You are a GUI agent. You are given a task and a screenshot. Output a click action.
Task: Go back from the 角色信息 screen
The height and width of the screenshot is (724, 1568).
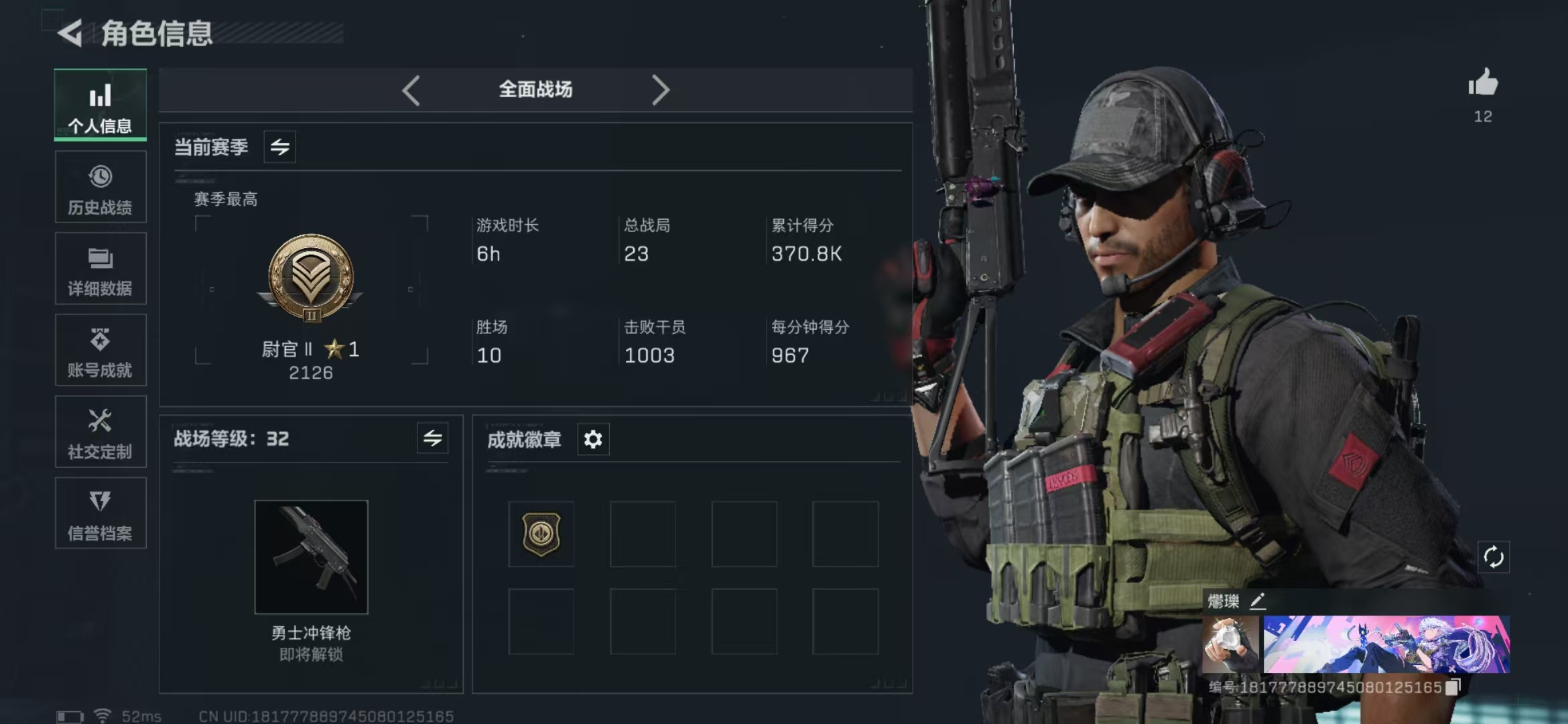(70, 33)
